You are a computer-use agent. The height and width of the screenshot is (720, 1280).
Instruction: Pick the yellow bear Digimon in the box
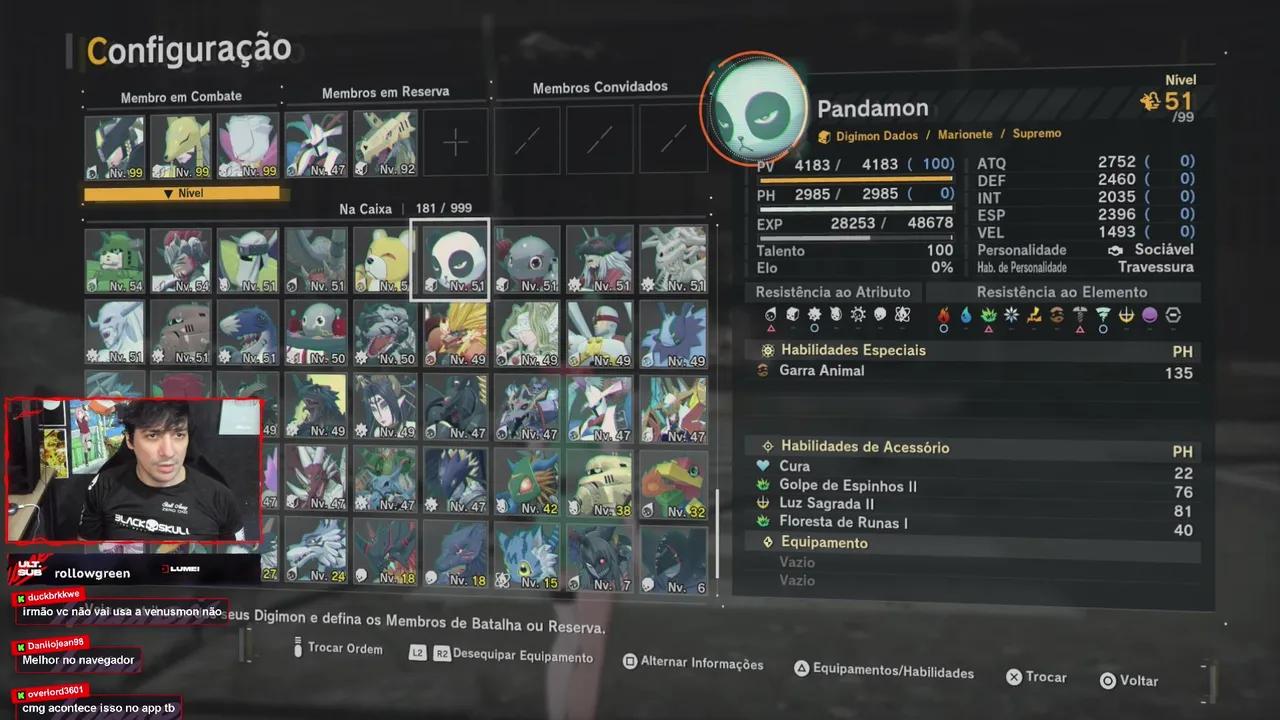pyautogui.click(x=384, y=259)
